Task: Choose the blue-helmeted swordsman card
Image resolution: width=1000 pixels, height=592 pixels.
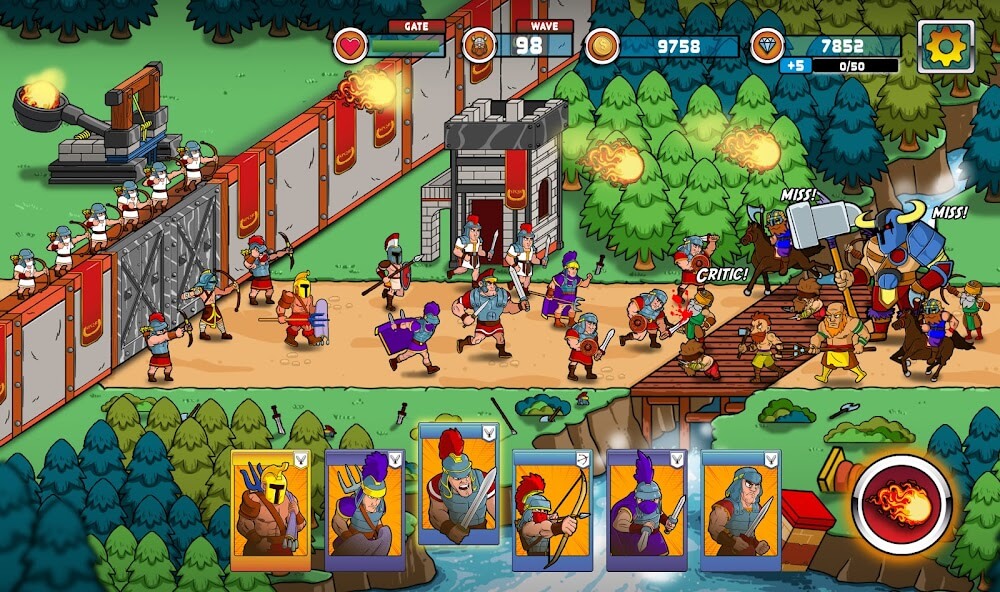Action: tap(740, 510)
